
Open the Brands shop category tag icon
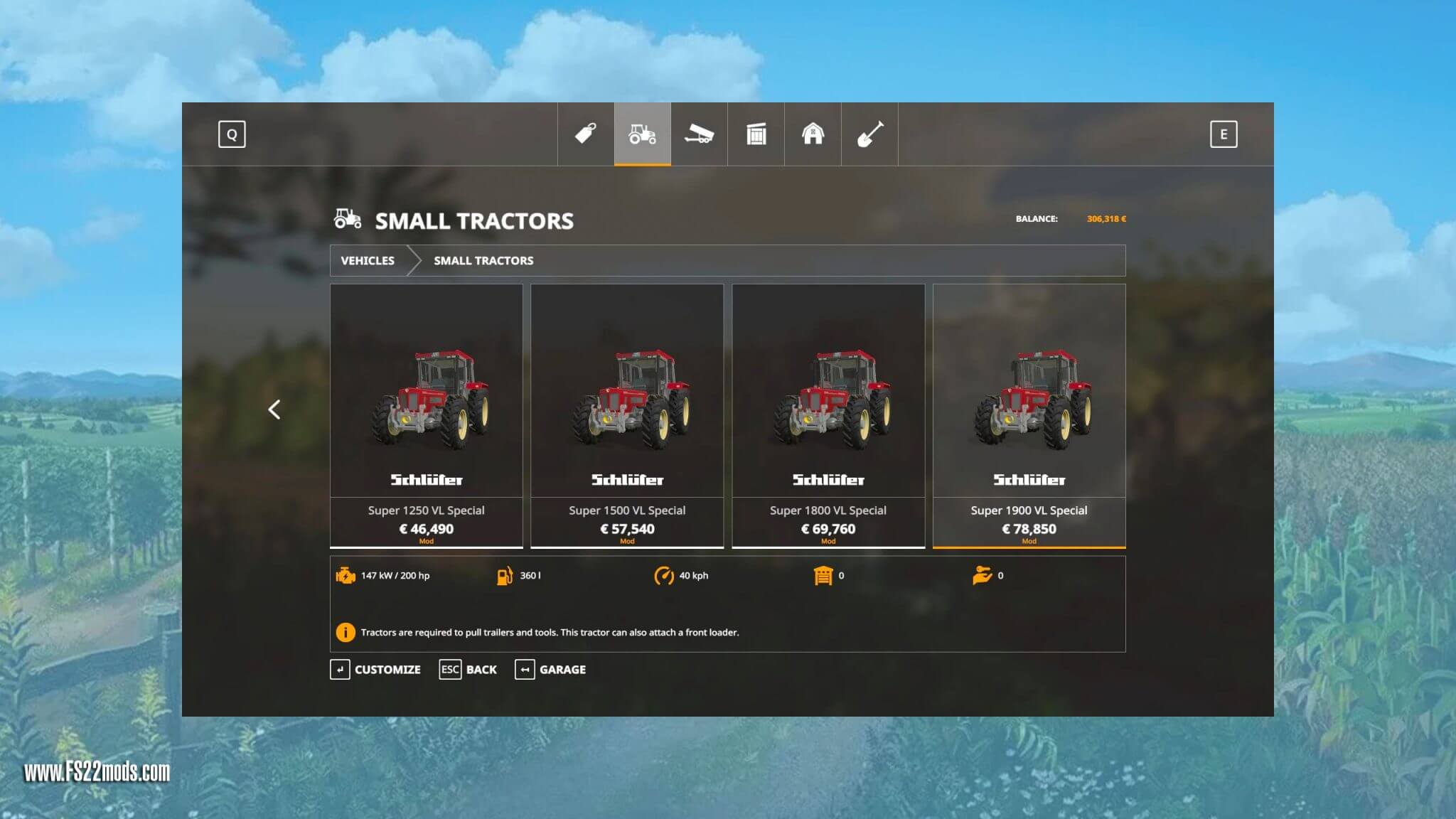(584, 134)
